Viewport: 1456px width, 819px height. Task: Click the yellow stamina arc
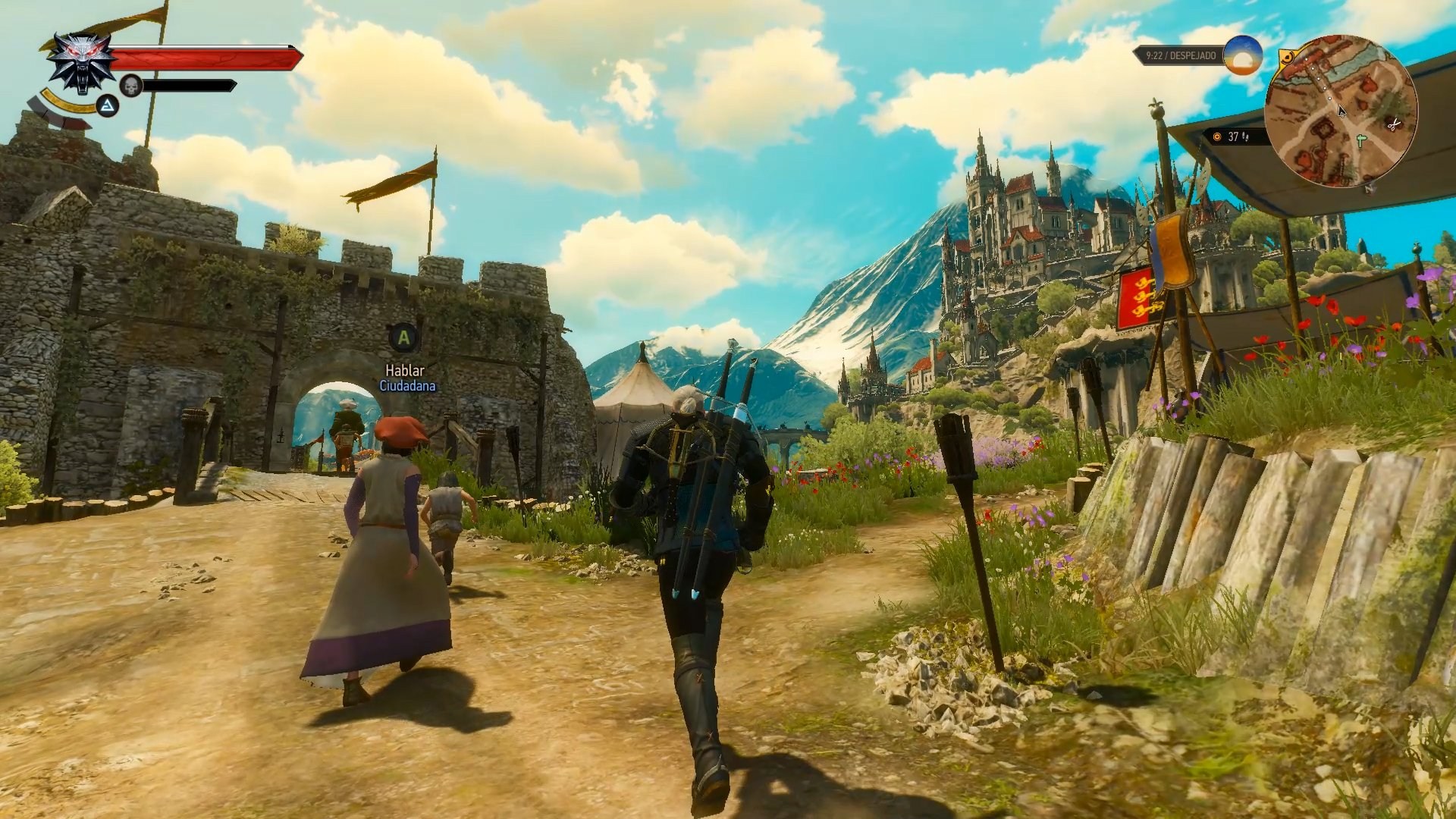coord(67,106)
